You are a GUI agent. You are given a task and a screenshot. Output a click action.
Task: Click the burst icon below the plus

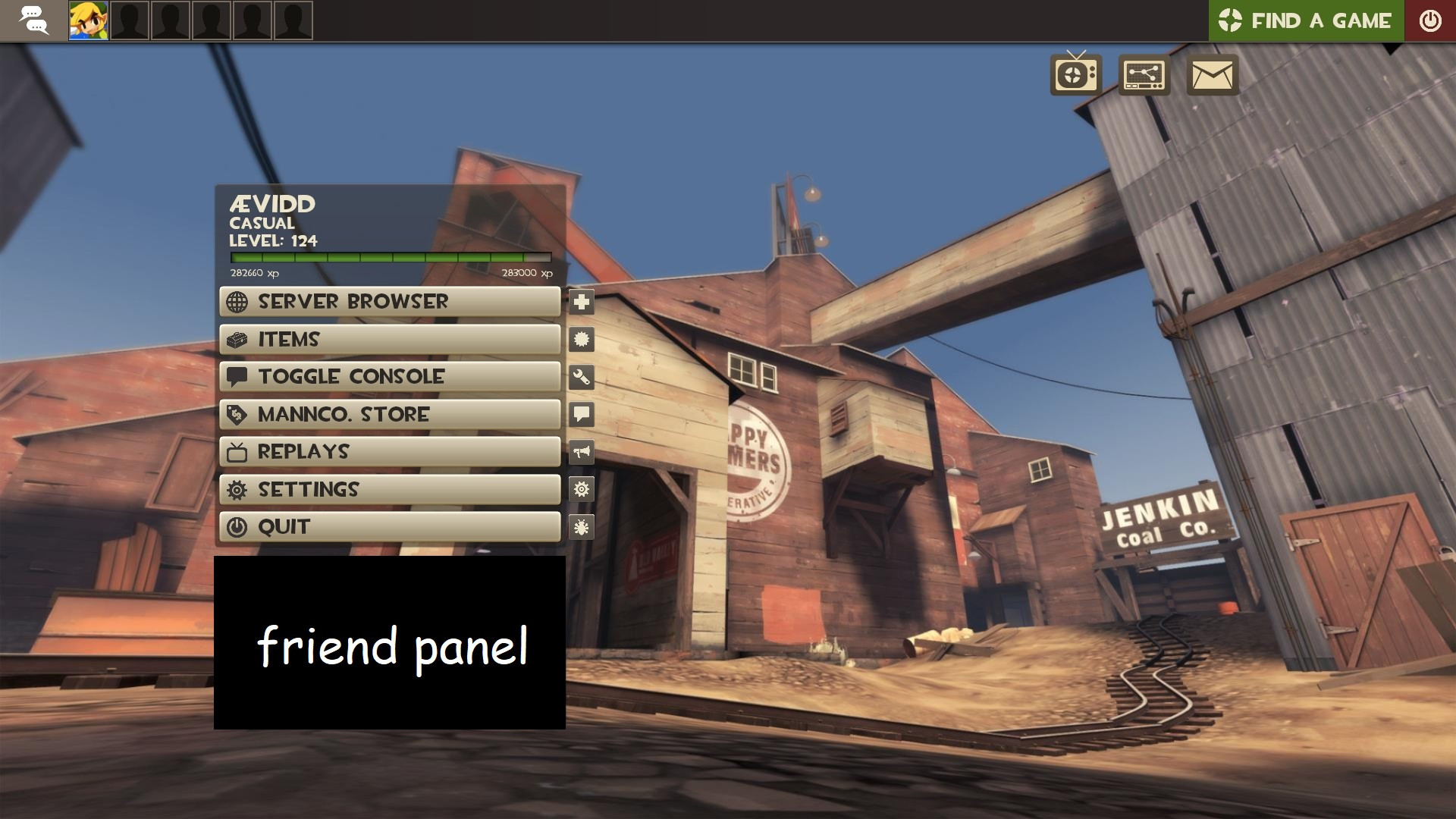click(x=580, y=340)
